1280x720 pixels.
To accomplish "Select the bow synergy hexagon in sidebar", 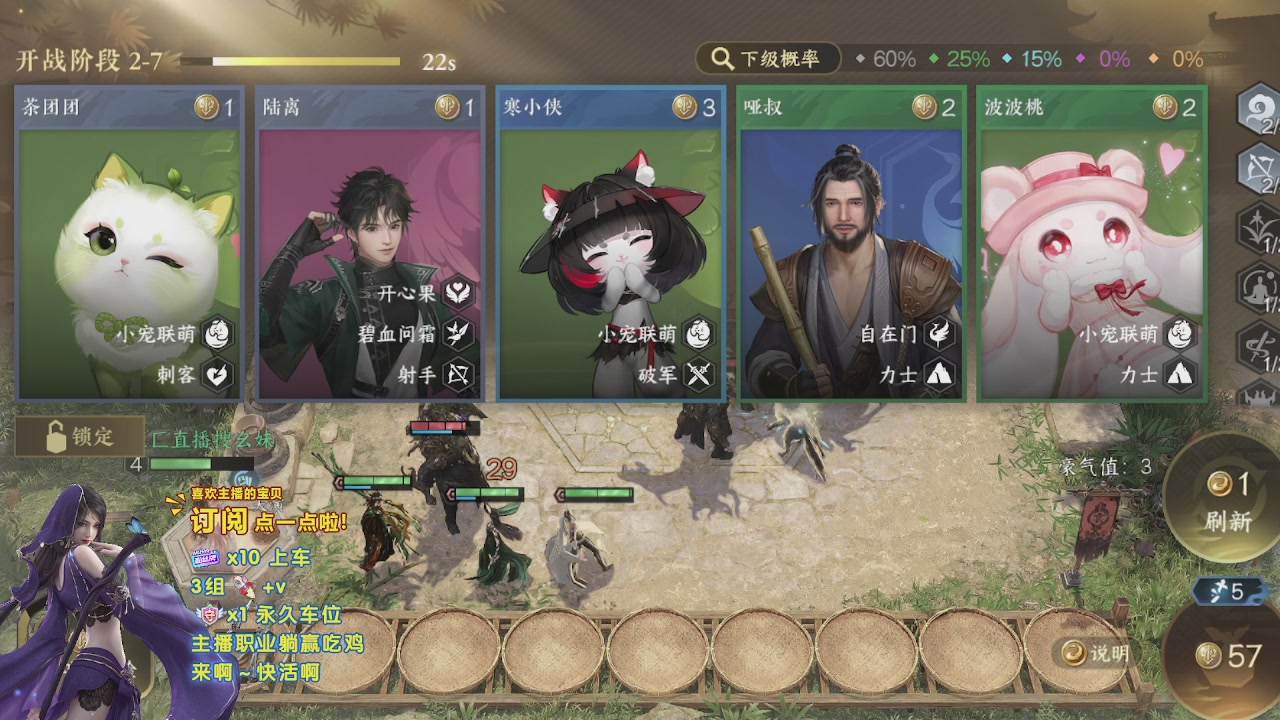I will [1257, 169].
